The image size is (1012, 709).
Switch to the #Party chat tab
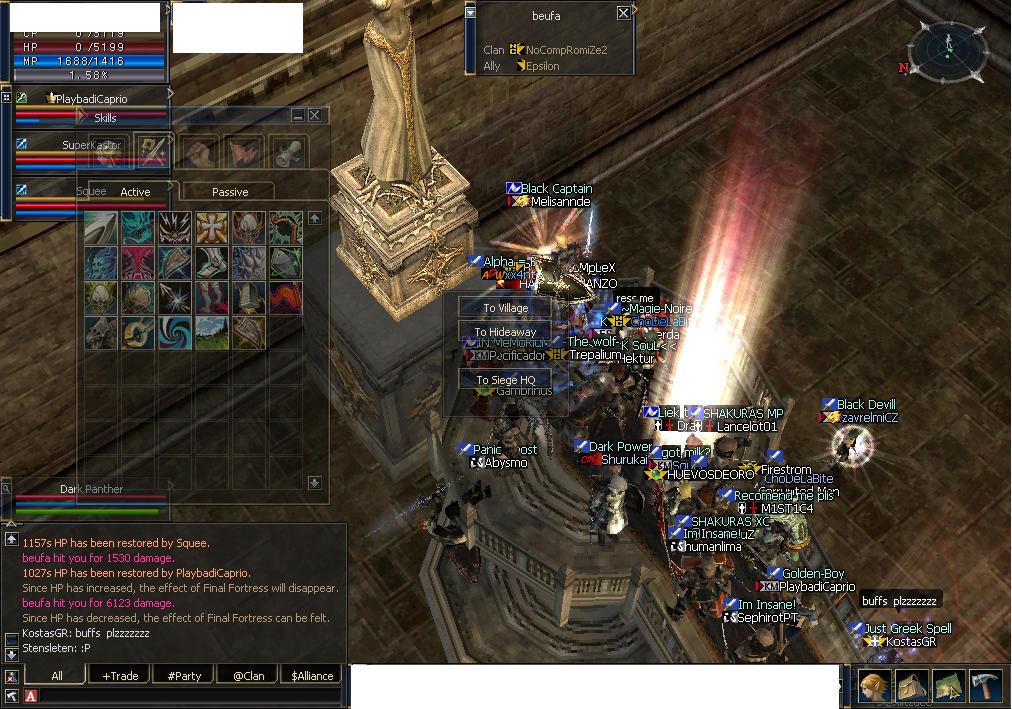coord(184,676)
